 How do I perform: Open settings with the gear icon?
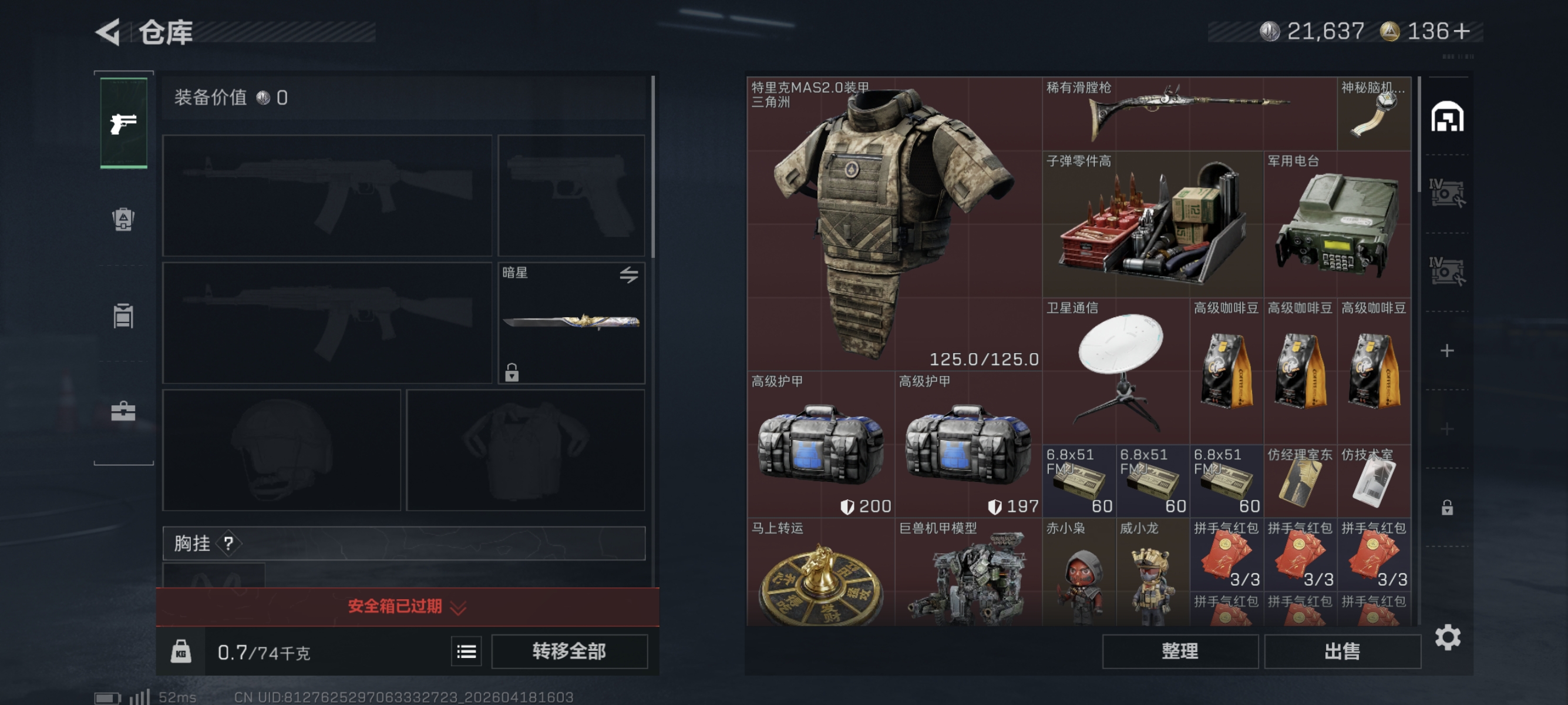[x=1448, y=637]
